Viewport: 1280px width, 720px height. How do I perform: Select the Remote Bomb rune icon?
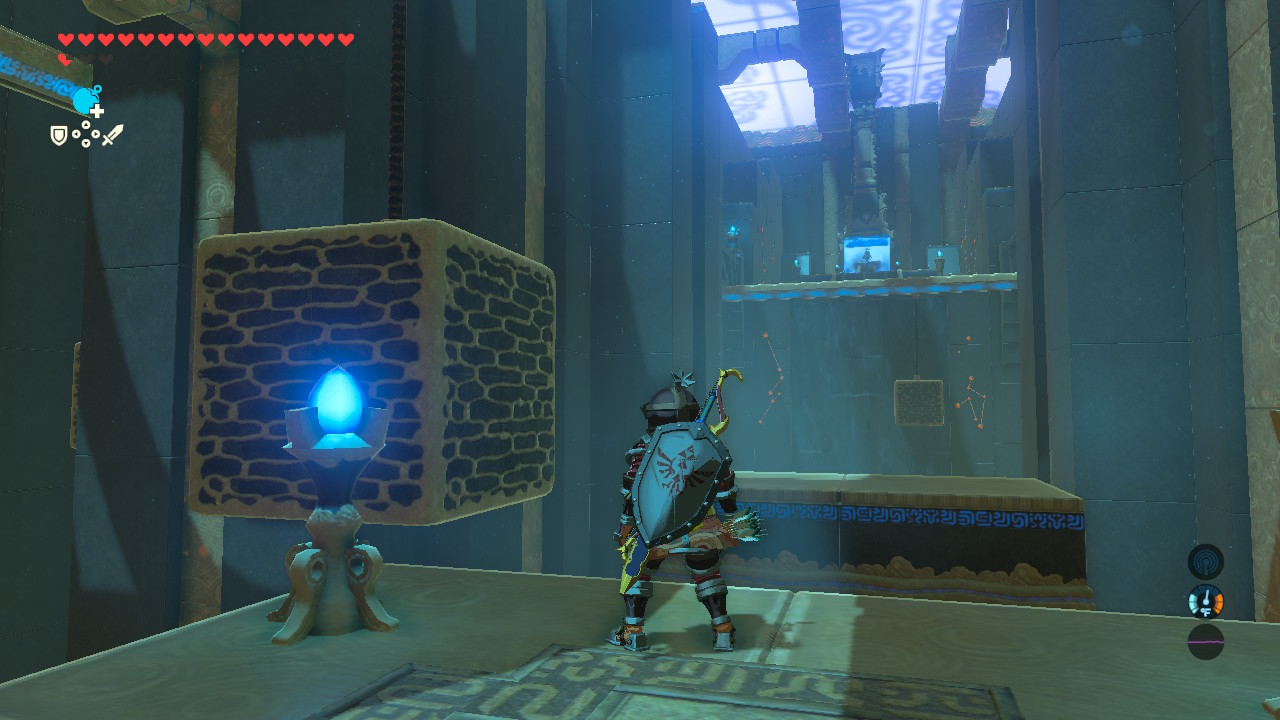click(84, 98)
